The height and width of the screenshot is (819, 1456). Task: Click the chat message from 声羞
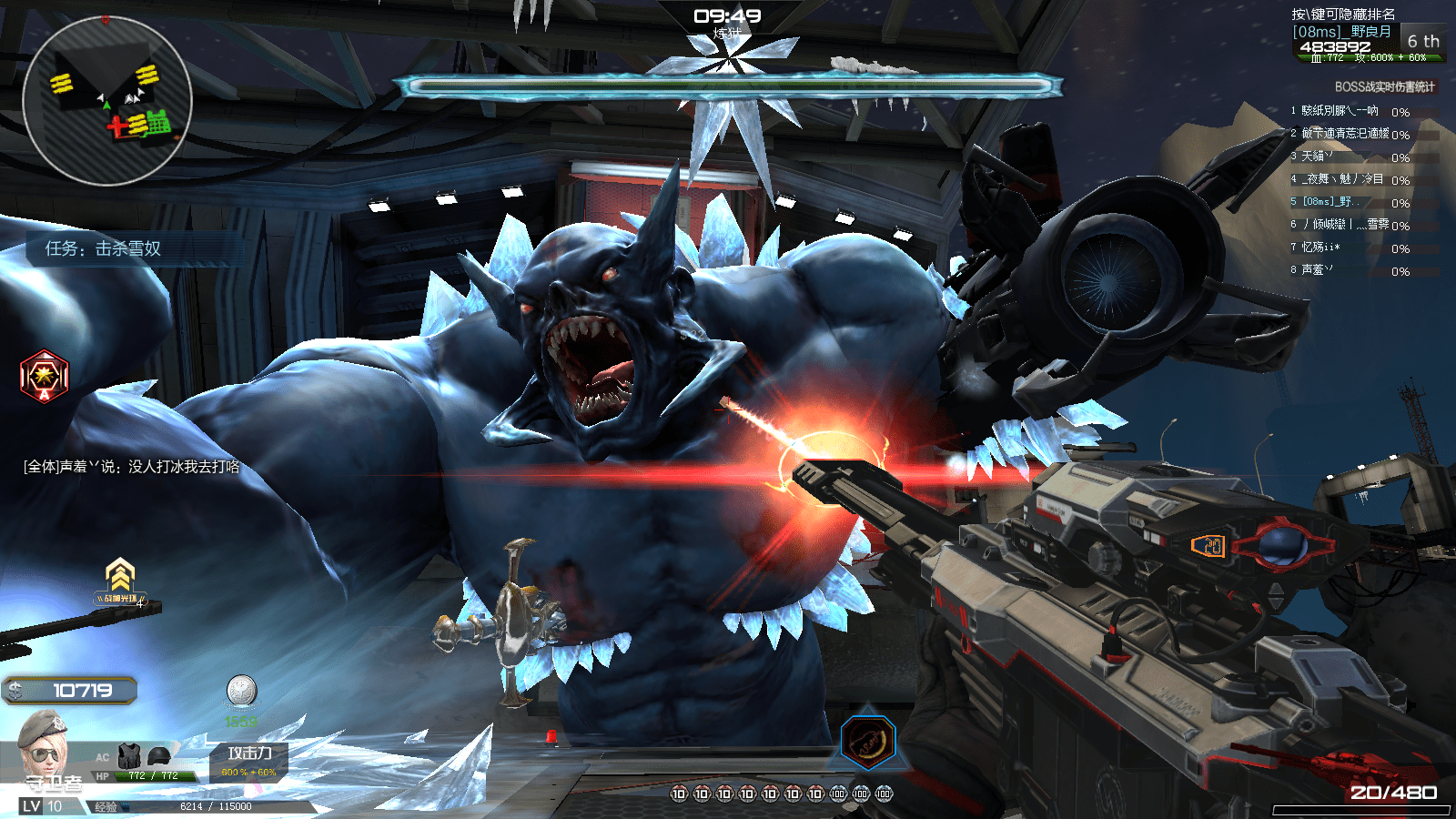click(x=132, y=467)
